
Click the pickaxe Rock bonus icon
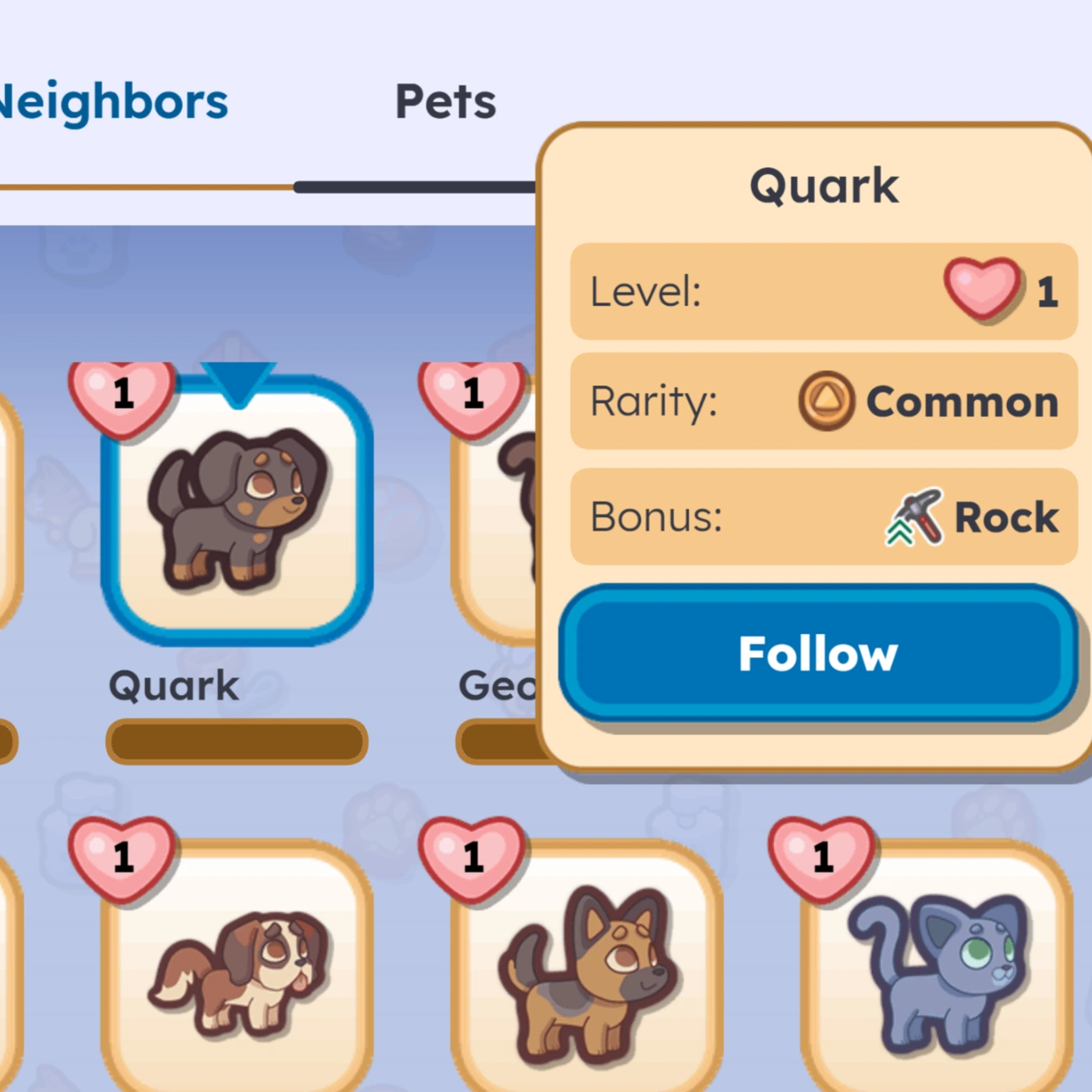[915, 516]
